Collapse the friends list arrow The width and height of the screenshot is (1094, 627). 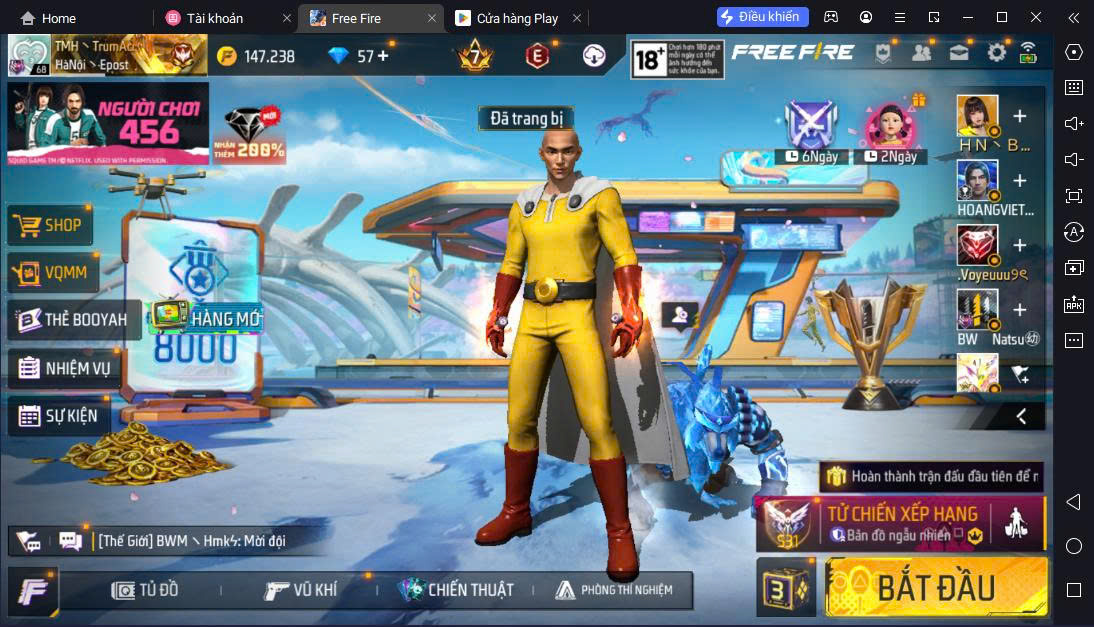click(1021, 416)
